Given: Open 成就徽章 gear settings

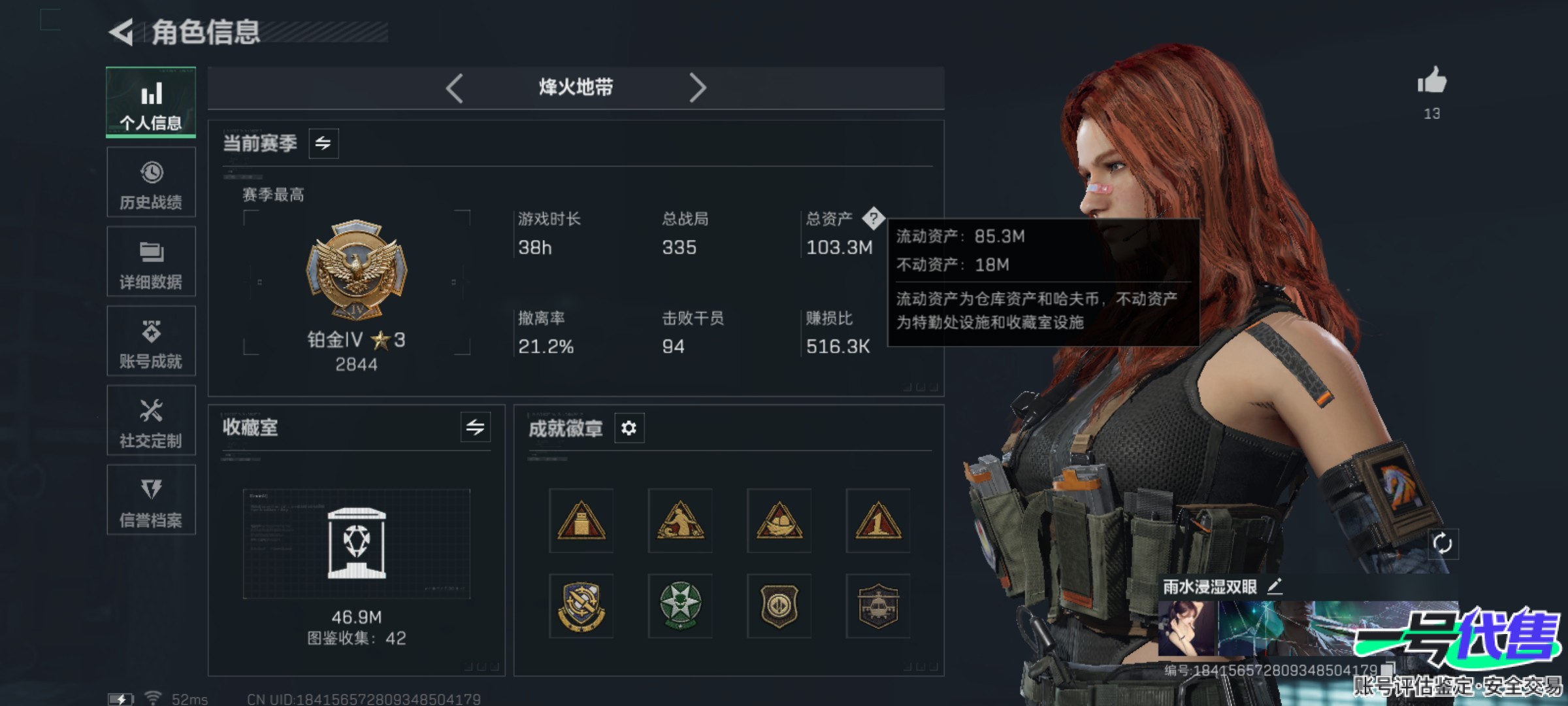Looking at the screenshot, I should point(629,428).
